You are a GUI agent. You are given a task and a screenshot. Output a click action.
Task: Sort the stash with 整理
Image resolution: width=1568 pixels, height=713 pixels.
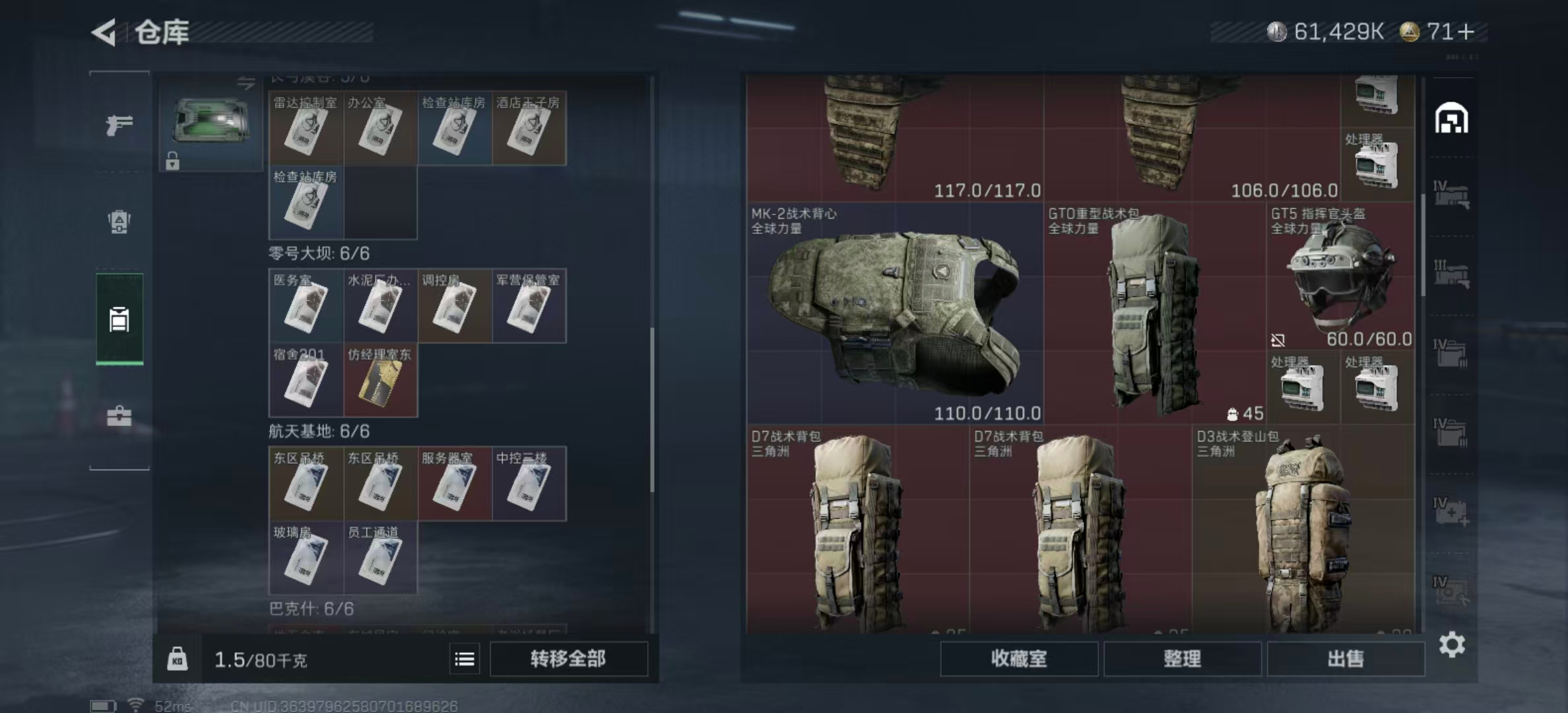tap(1182, 659)
